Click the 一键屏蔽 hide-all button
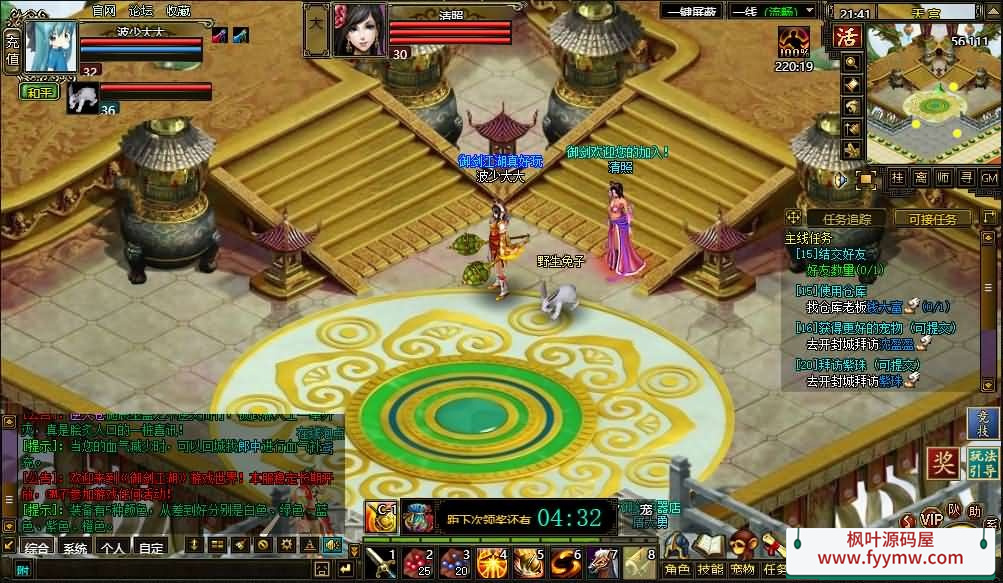 (x=690, y=13)
